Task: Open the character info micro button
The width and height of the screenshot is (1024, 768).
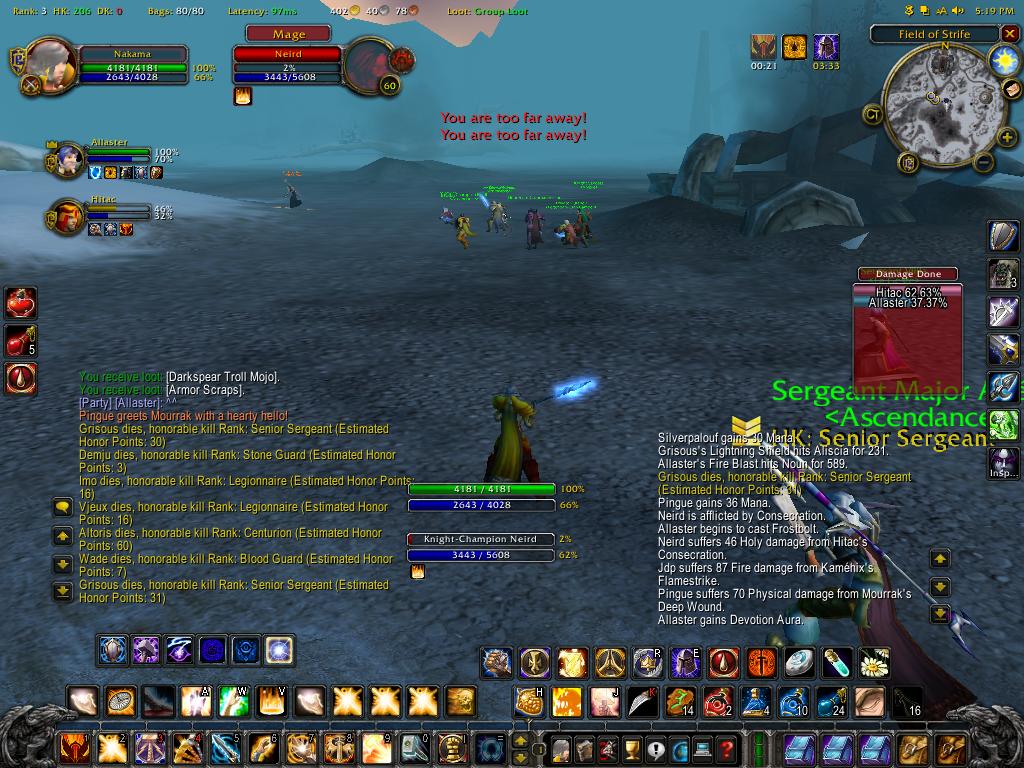Action: (x=561, y=747)
